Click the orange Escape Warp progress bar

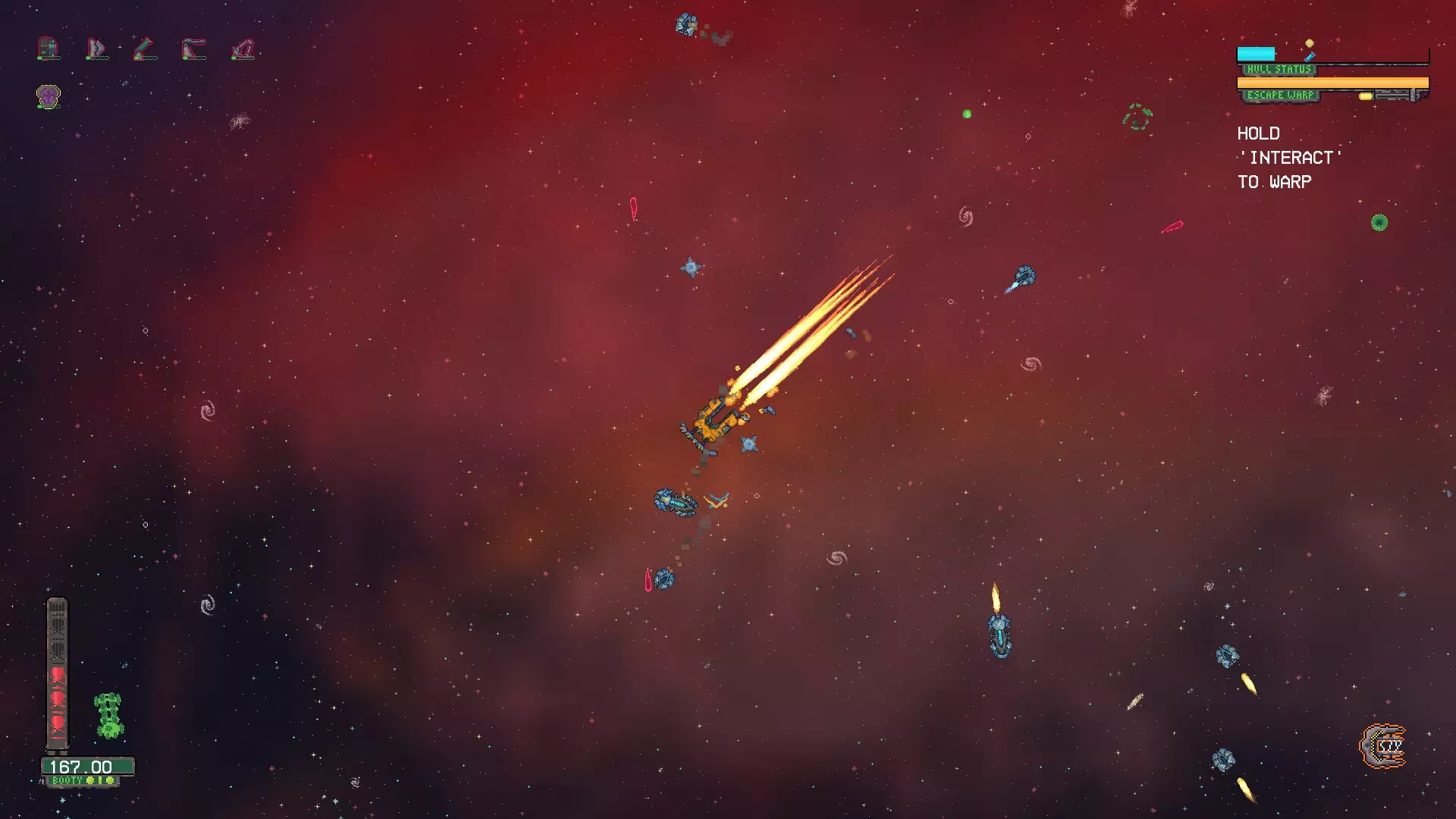1332,83
